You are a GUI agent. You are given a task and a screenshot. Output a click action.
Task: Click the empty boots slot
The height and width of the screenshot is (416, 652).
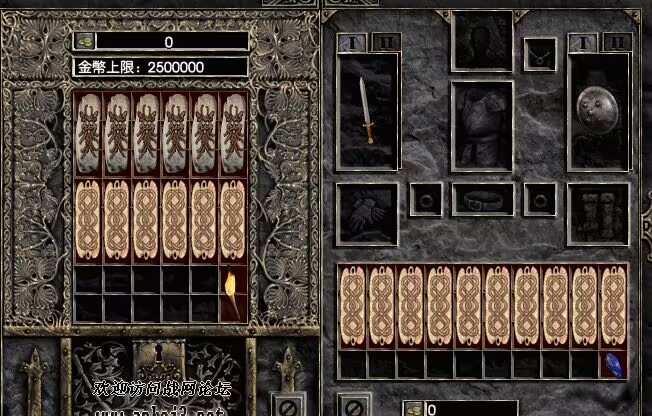(x=597, y=212)
